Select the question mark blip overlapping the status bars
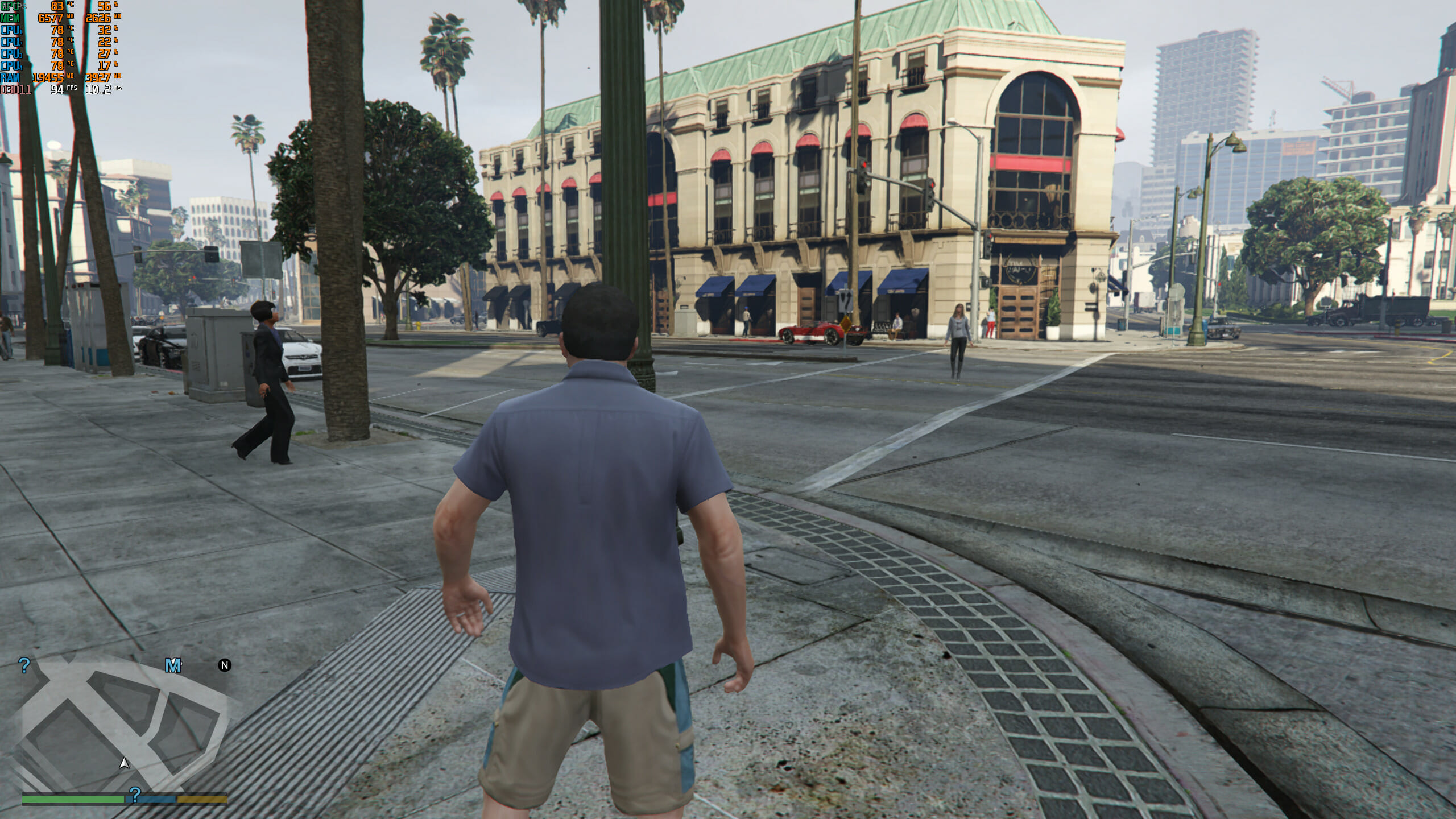 coord(135,795)
